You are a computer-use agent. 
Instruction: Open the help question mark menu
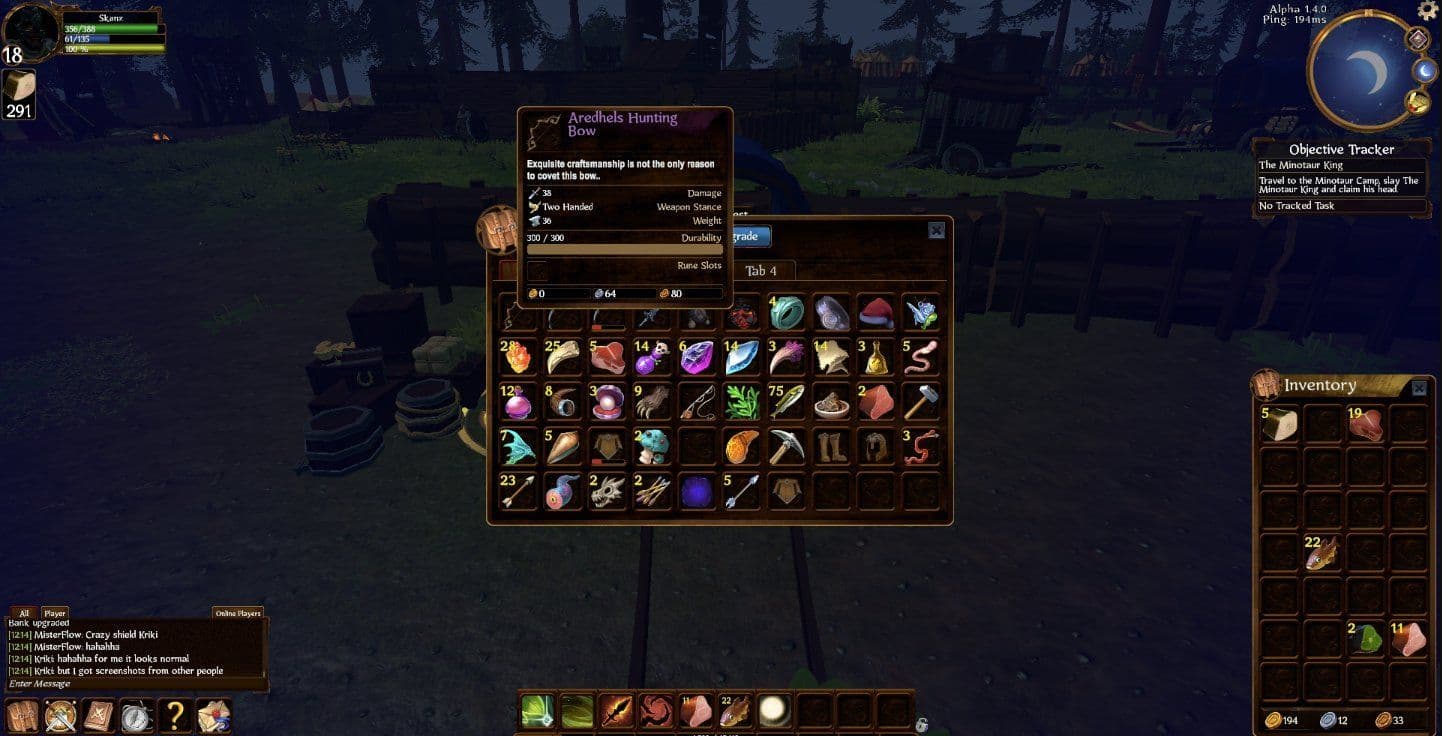point(174,714)
